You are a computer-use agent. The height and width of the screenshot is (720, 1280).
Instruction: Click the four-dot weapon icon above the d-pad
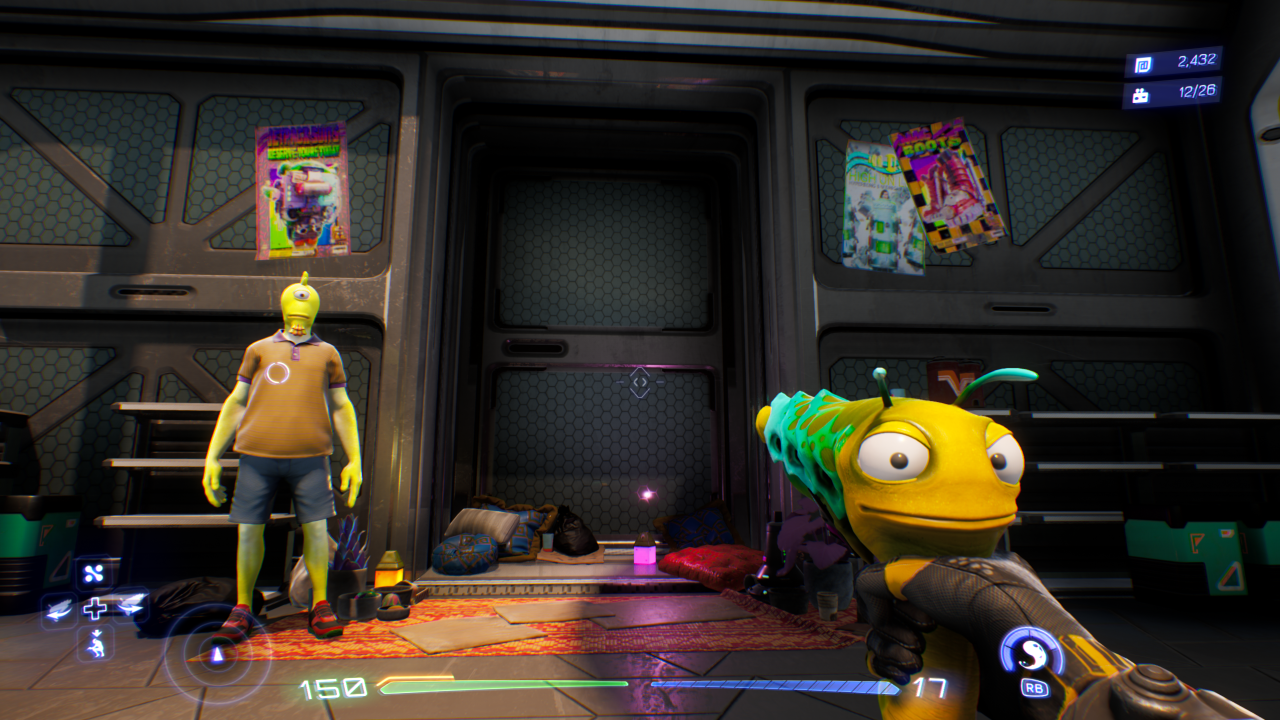pyautogui.click(x=93, y=574)
